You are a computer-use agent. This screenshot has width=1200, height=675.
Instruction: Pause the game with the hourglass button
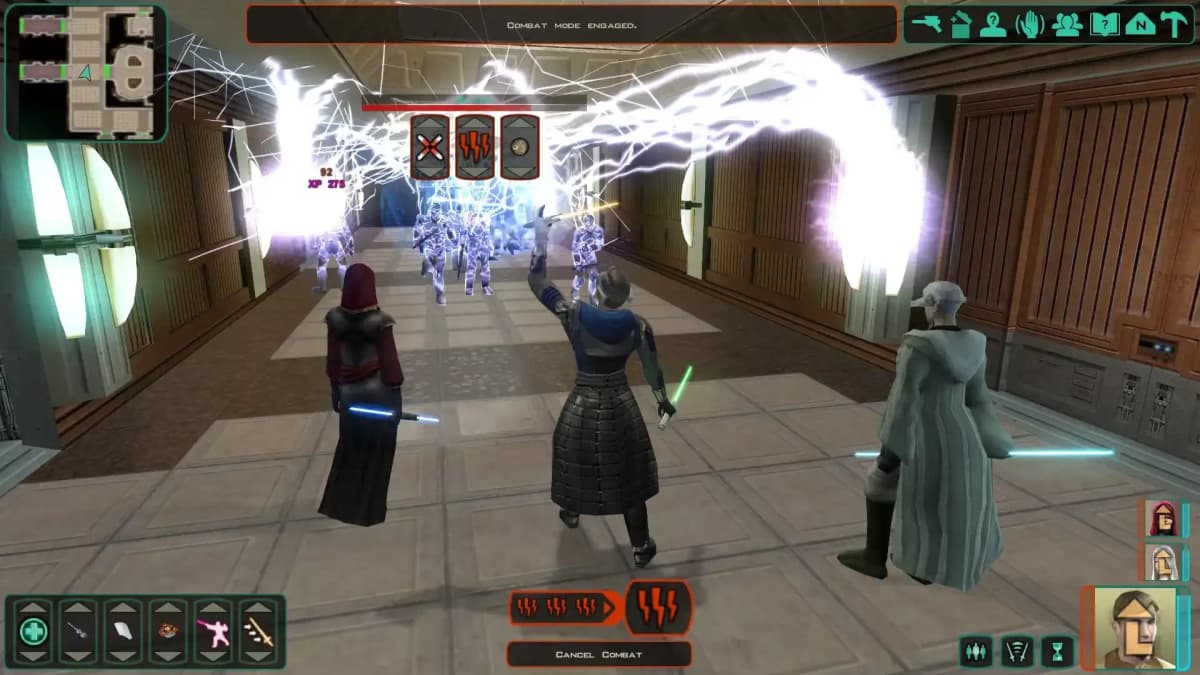pos(1057,652)
